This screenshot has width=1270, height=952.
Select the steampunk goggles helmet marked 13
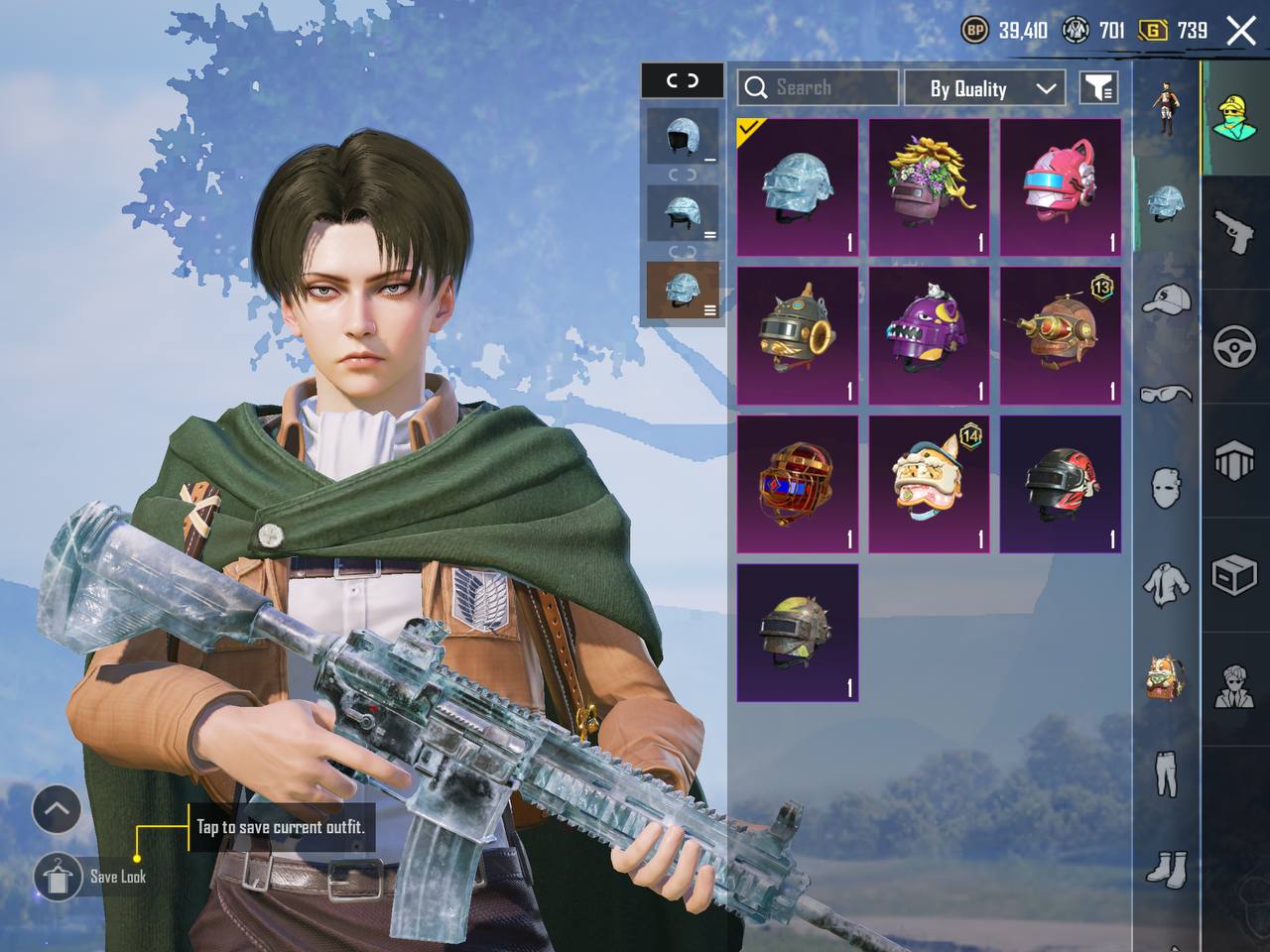click(x=1061, y=336)
